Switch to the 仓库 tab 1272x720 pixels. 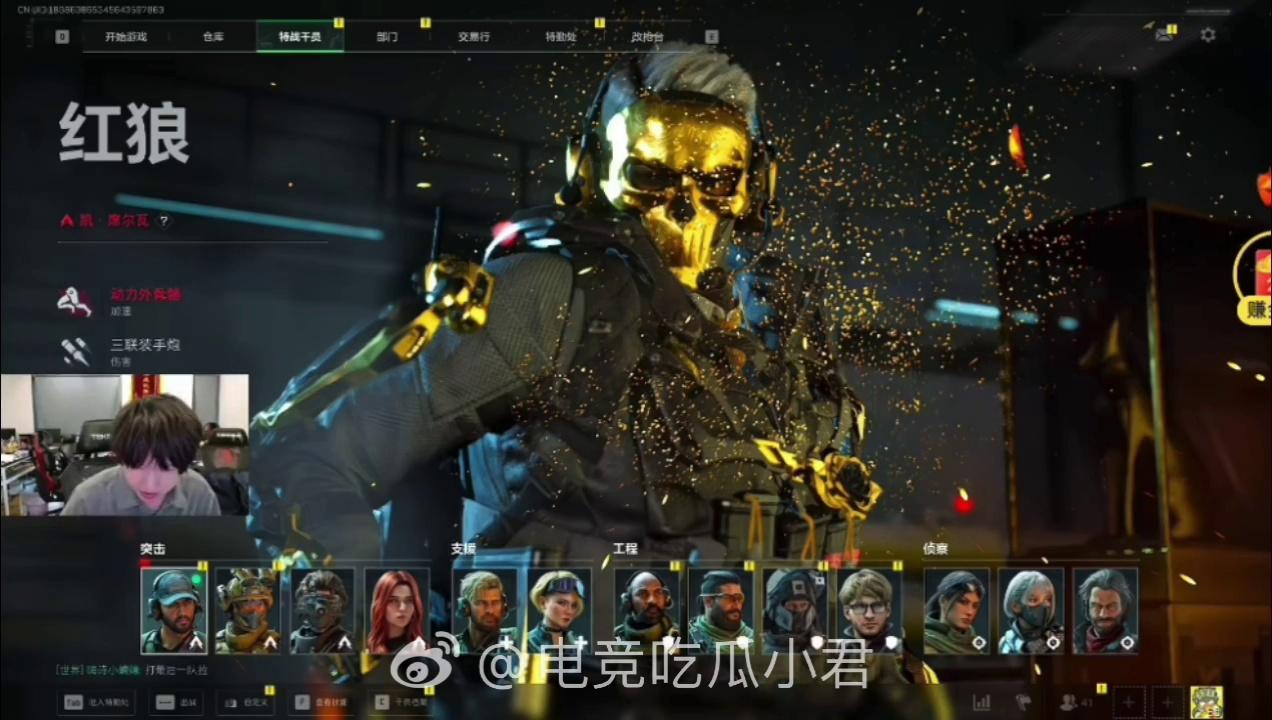point(213,37)
